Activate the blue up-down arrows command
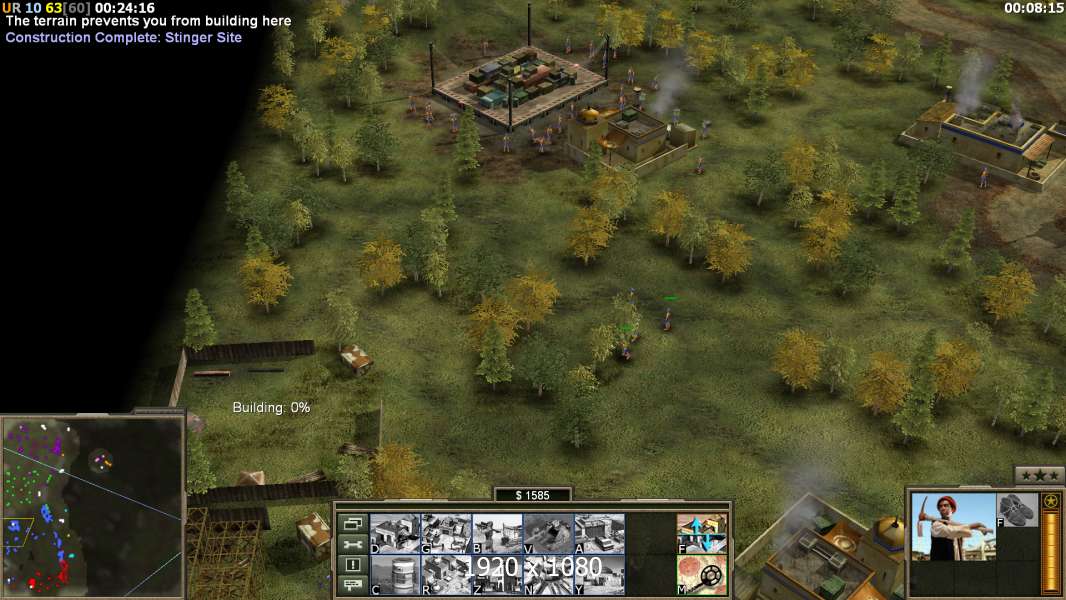This screenshot has height=600, width=1066. click(x=701, y=533)
